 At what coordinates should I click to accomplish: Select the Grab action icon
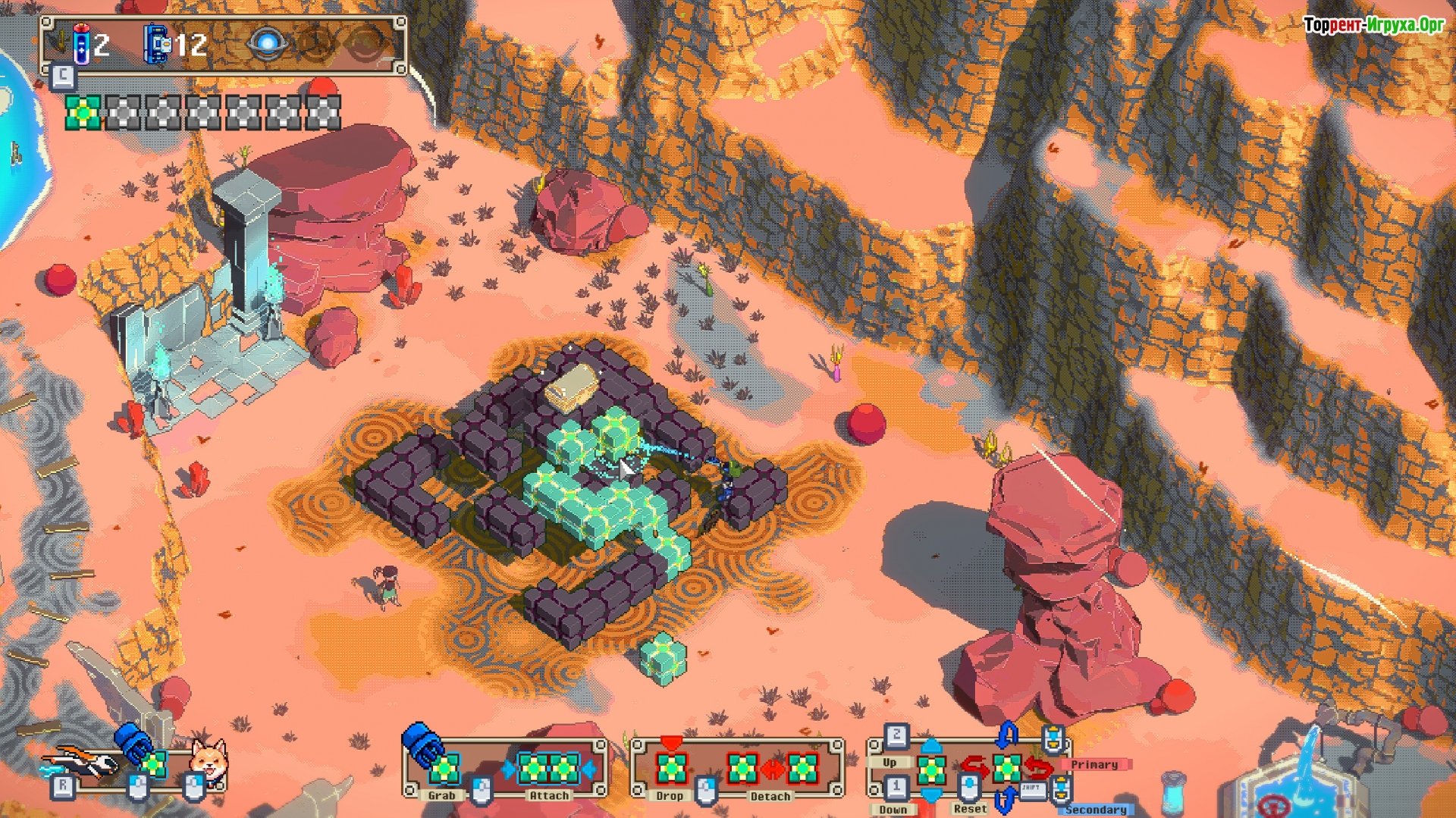444,769
